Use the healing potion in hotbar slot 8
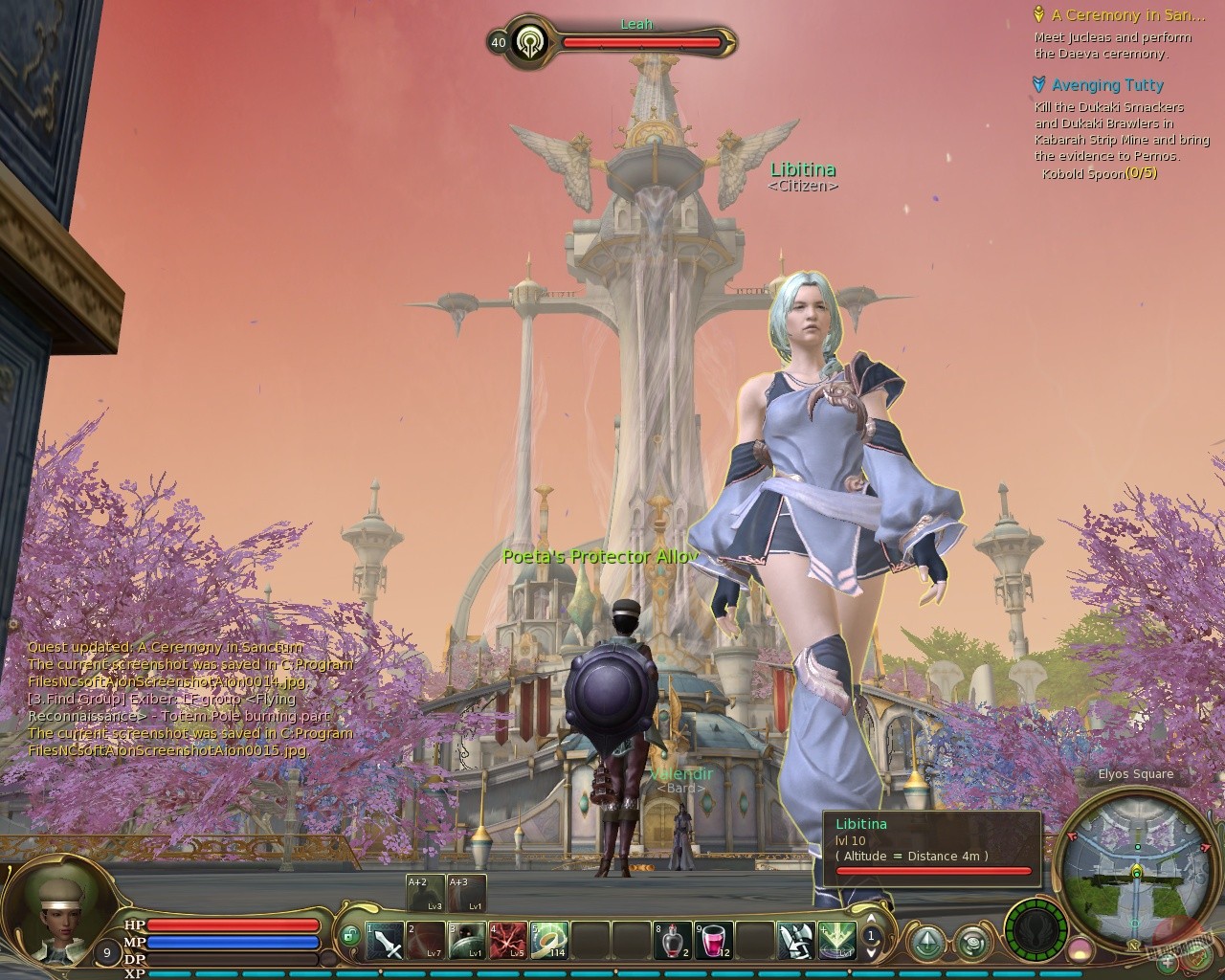Image resolution: width=1225 pixels, height=980 pixels. coord(672,940)
